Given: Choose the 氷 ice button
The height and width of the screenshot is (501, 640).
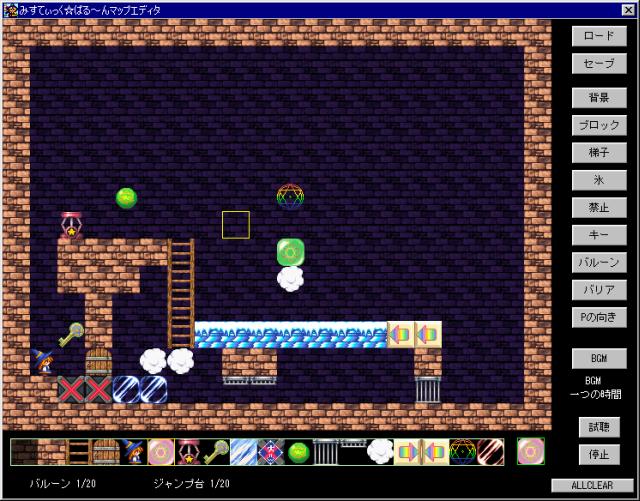Looking at the screenshot, I should pos(599,180).
